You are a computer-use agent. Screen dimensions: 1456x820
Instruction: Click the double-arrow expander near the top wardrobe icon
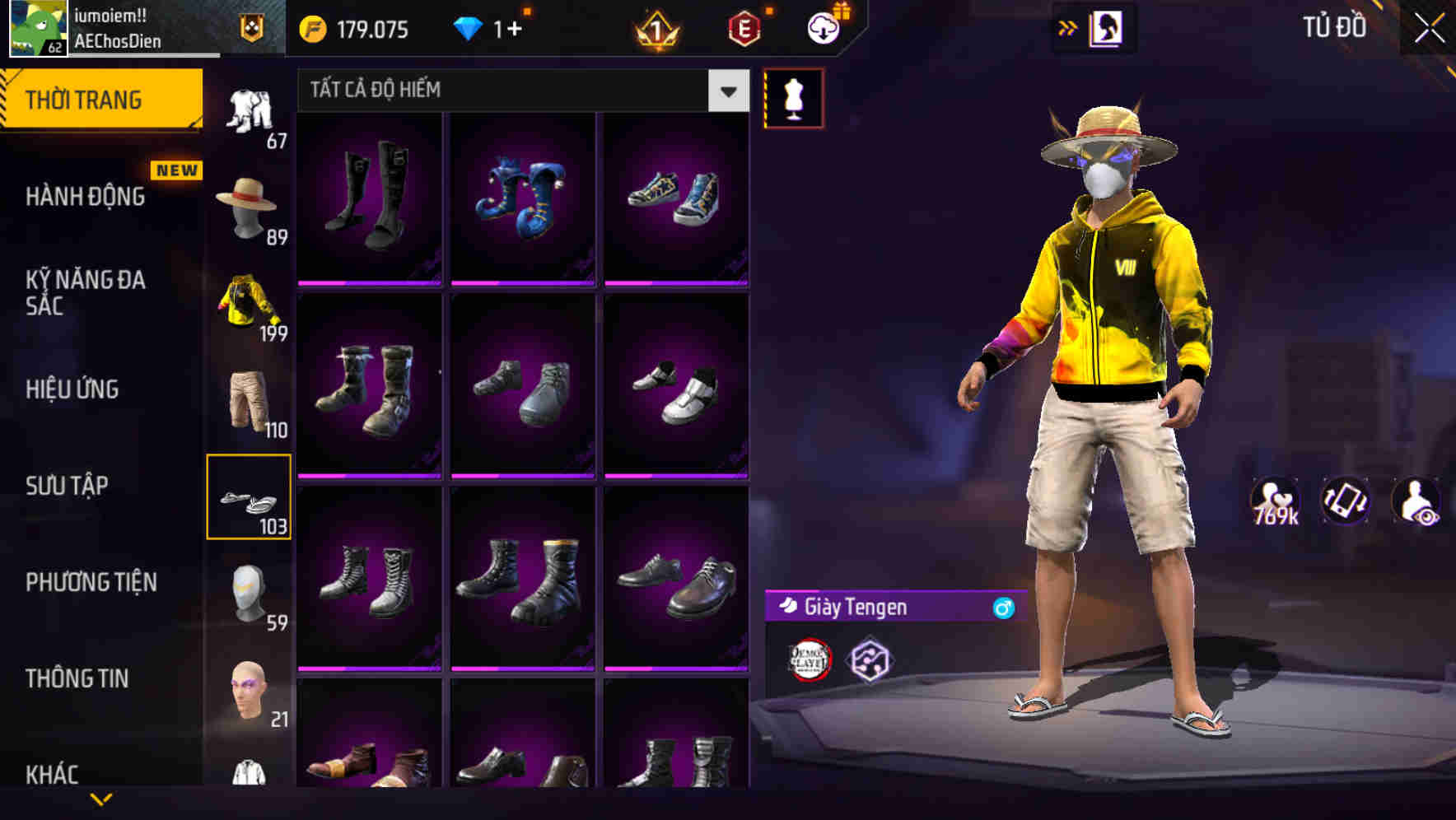point(1069,27)
